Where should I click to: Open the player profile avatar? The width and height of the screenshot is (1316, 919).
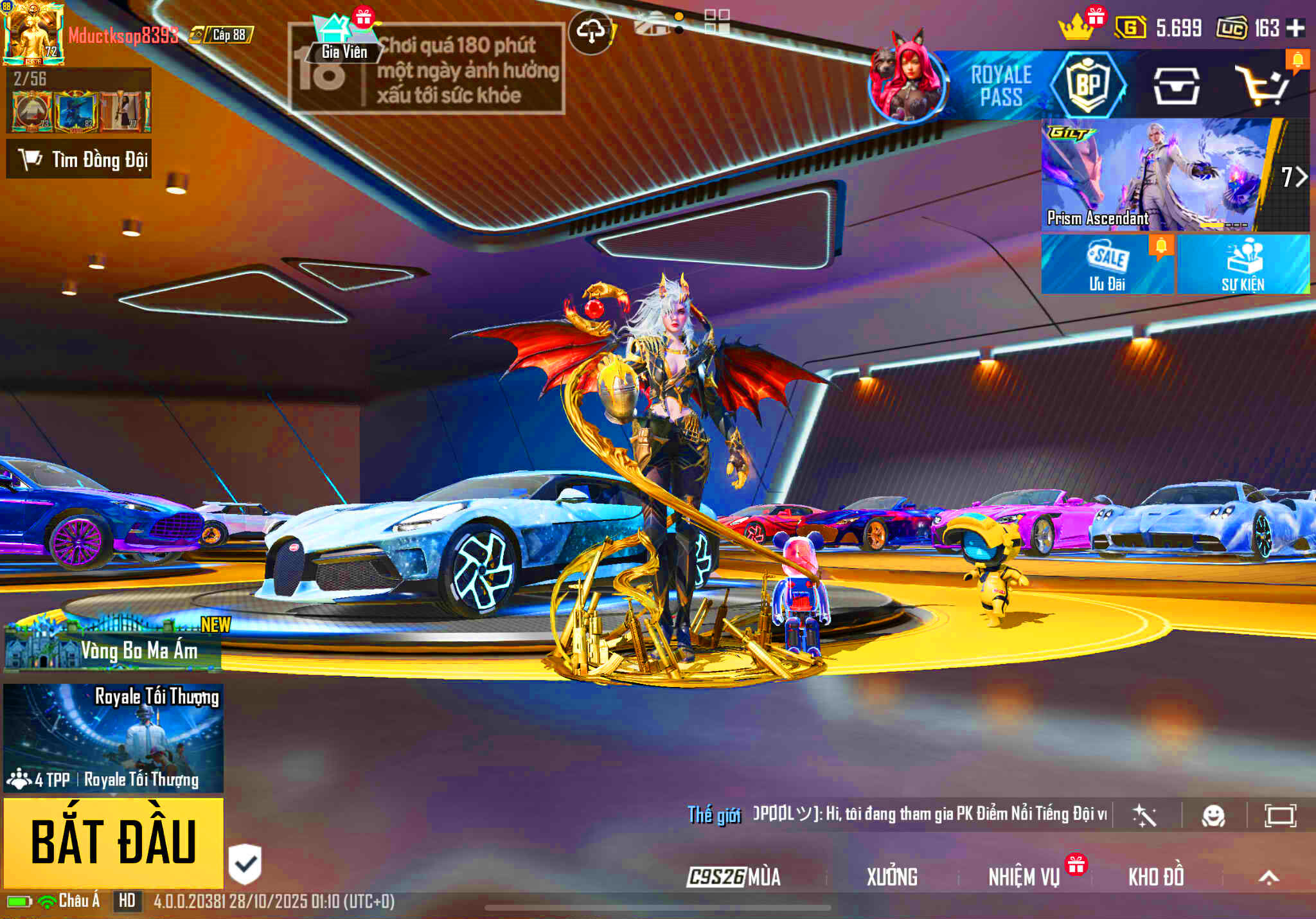(33, 33)
